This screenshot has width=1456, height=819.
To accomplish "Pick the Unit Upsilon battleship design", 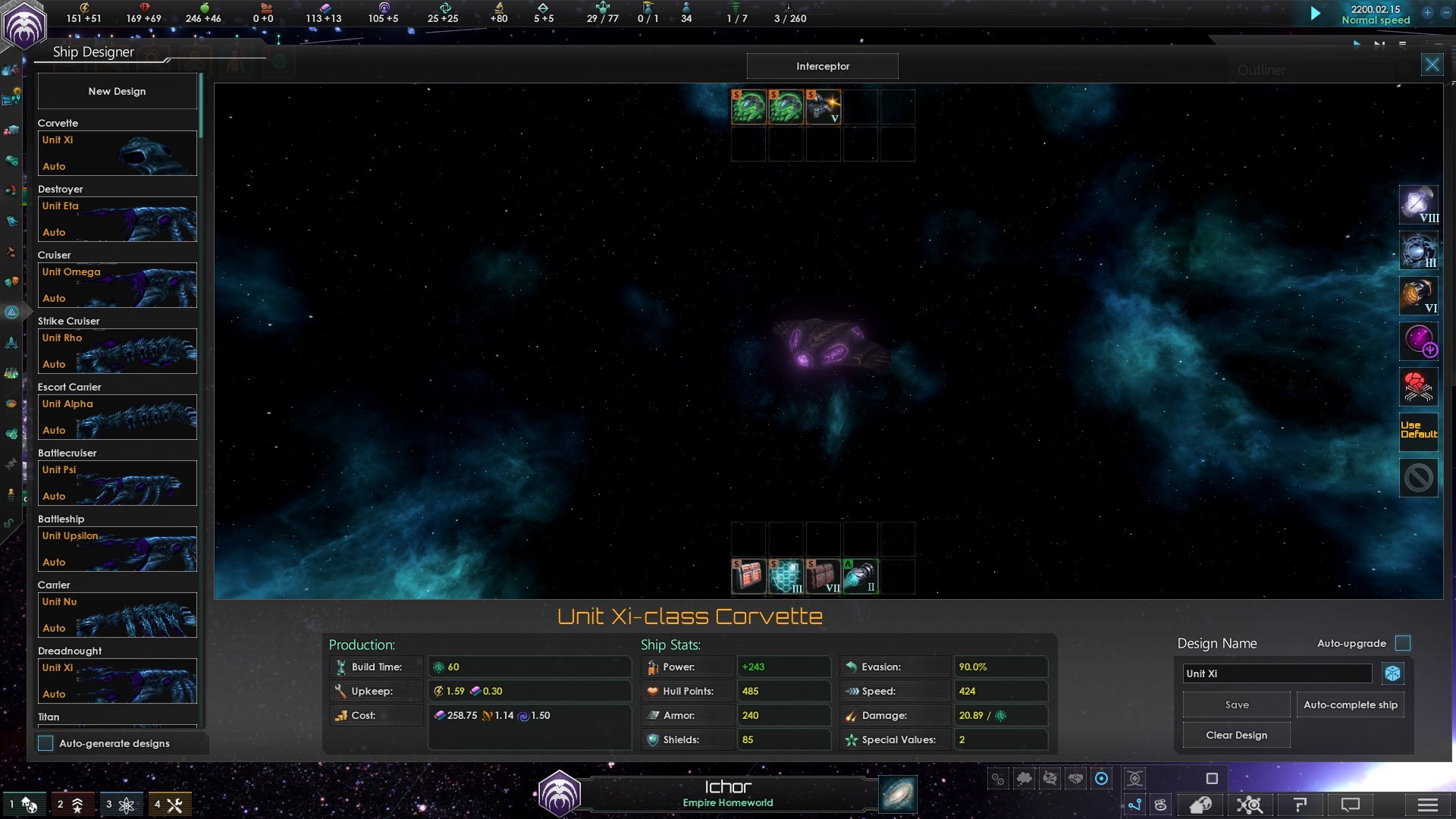I will tap(118, 549).
